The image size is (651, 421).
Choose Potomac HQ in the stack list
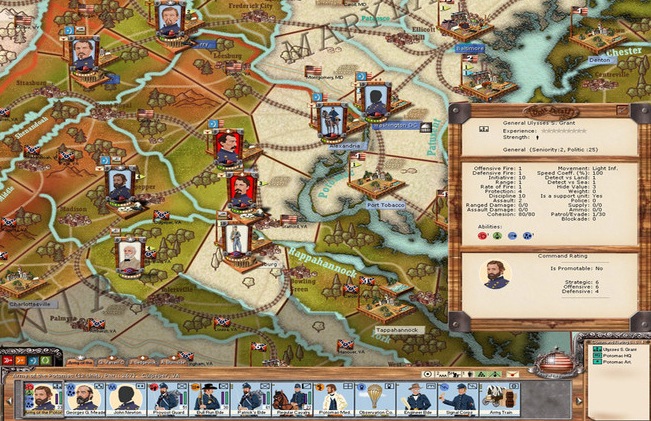613,354
